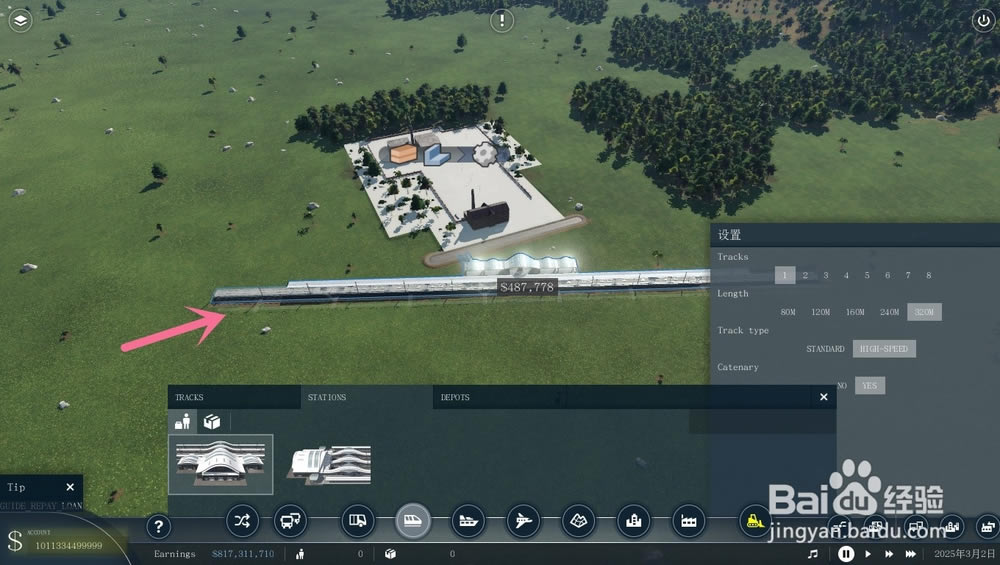Screen dimensions: 1000x565
Task: Set Catenary to No
Action: click(x=841, y=386)
